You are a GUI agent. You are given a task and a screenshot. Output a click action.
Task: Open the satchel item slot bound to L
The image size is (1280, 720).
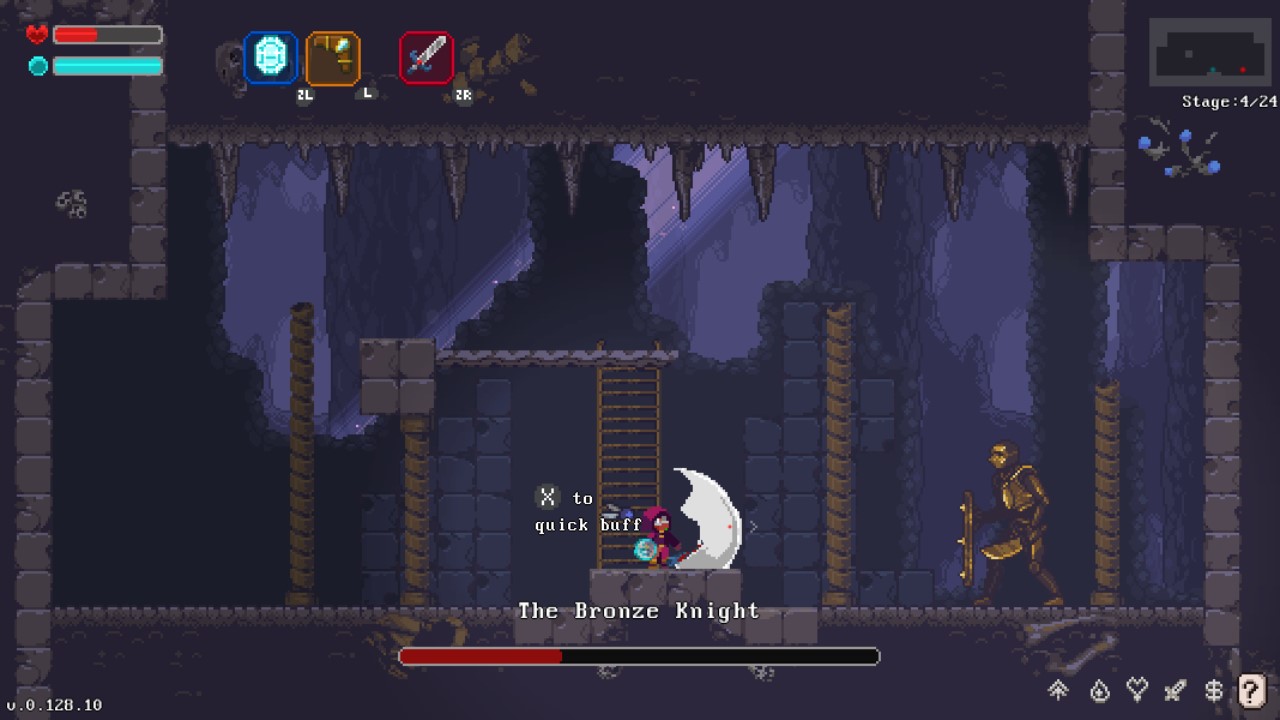click(332, 60)
